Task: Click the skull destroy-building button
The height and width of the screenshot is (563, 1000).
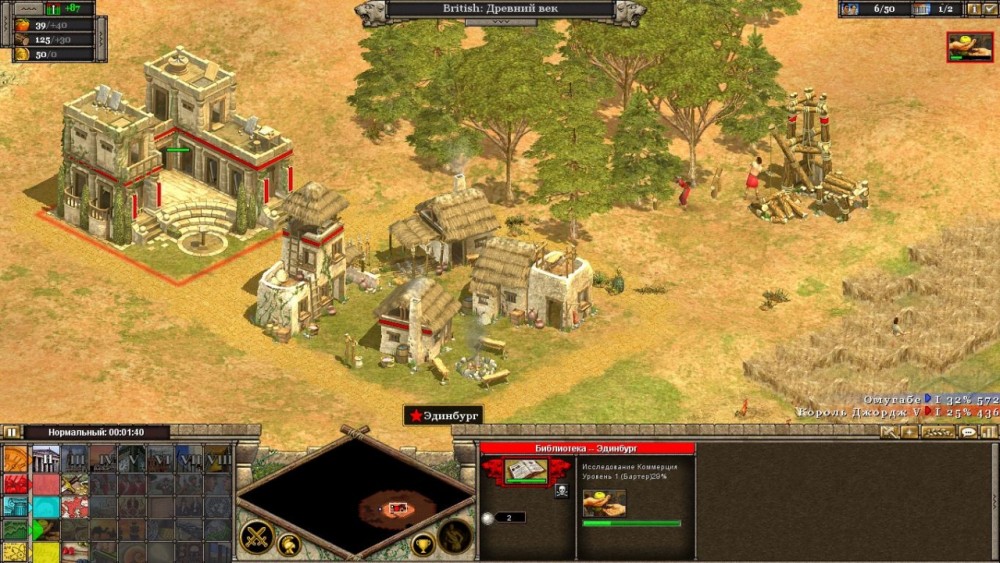Action: (561, 489)
